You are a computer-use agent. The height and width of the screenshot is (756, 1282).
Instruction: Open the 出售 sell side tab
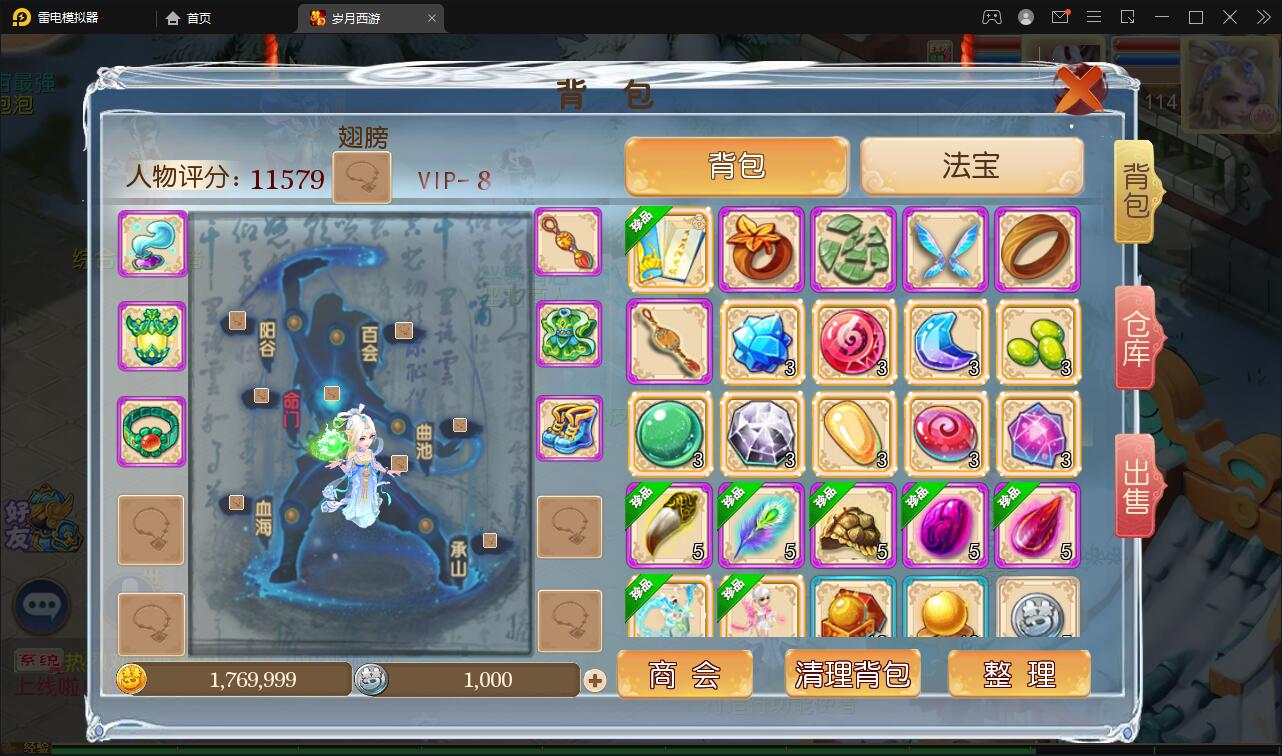pyautogui.click(x=1135, y=487)
